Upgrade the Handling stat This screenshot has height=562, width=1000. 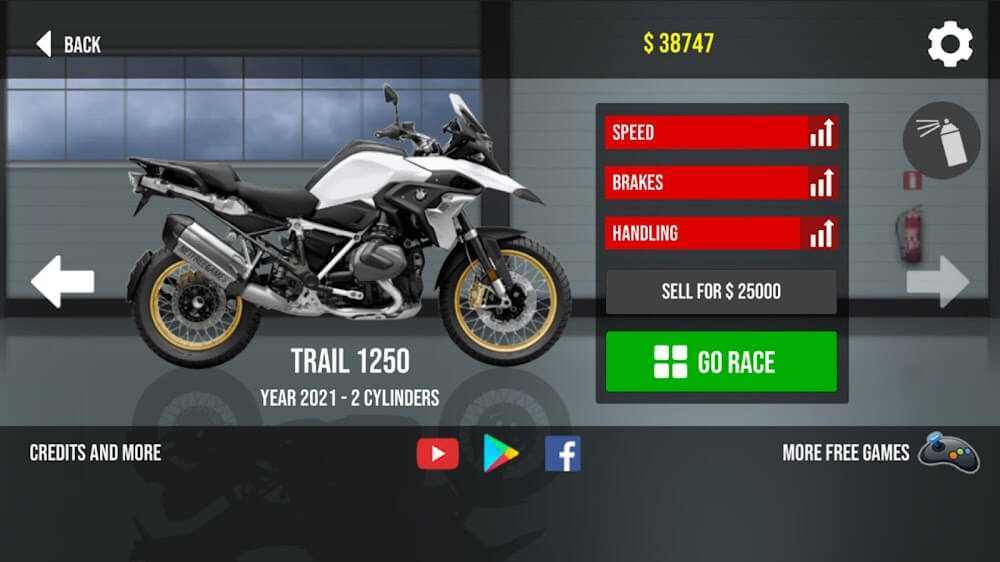click(822, 233)
